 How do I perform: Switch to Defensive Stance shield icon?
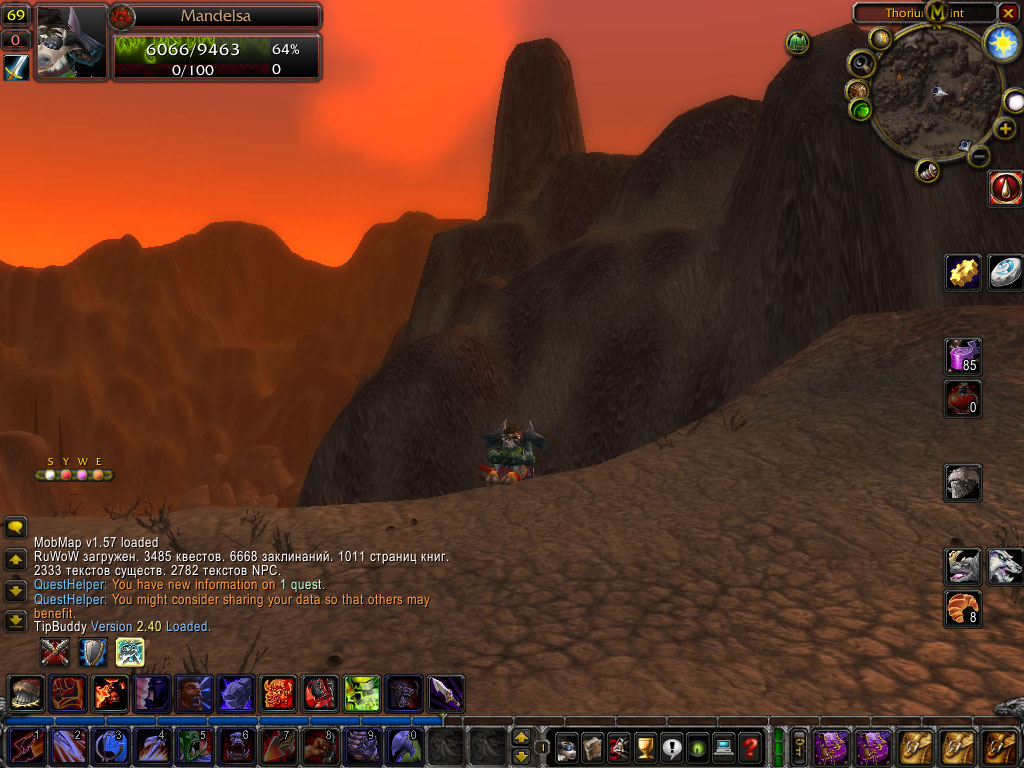(x=93, y=652)
